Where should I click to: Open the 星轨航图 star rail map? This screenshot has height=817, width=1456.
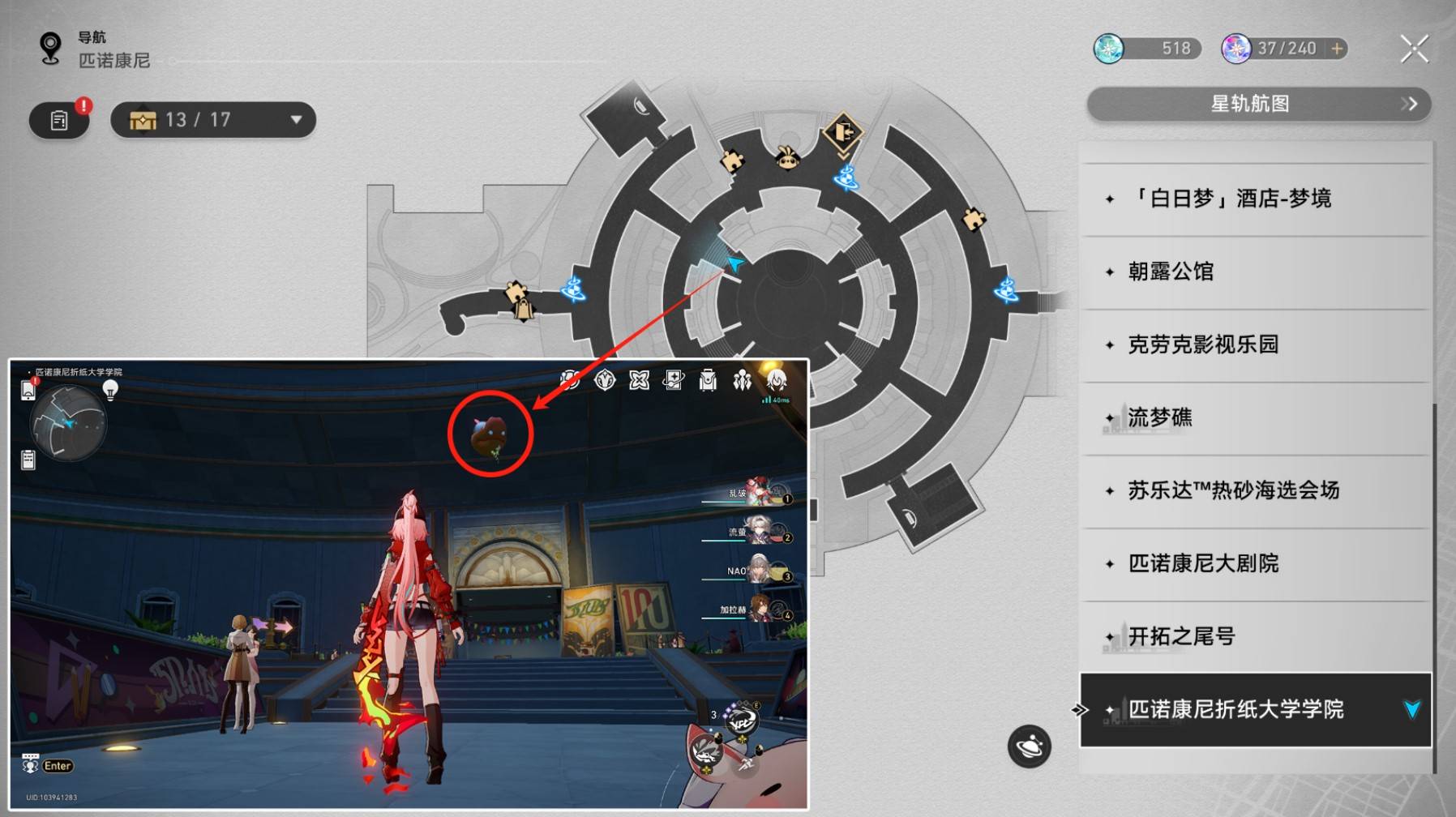click(1258, 104)
